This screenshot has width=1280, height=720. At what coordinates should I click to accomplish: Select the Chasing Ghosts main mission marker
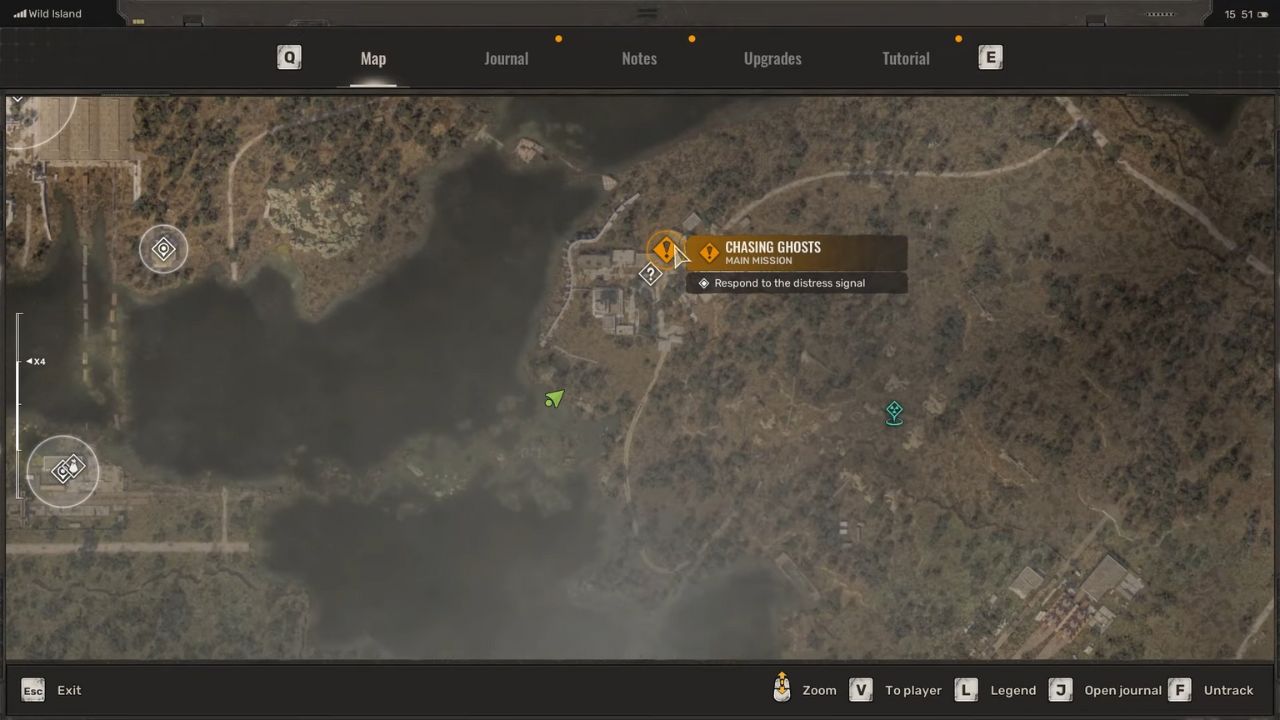[666, 249]
